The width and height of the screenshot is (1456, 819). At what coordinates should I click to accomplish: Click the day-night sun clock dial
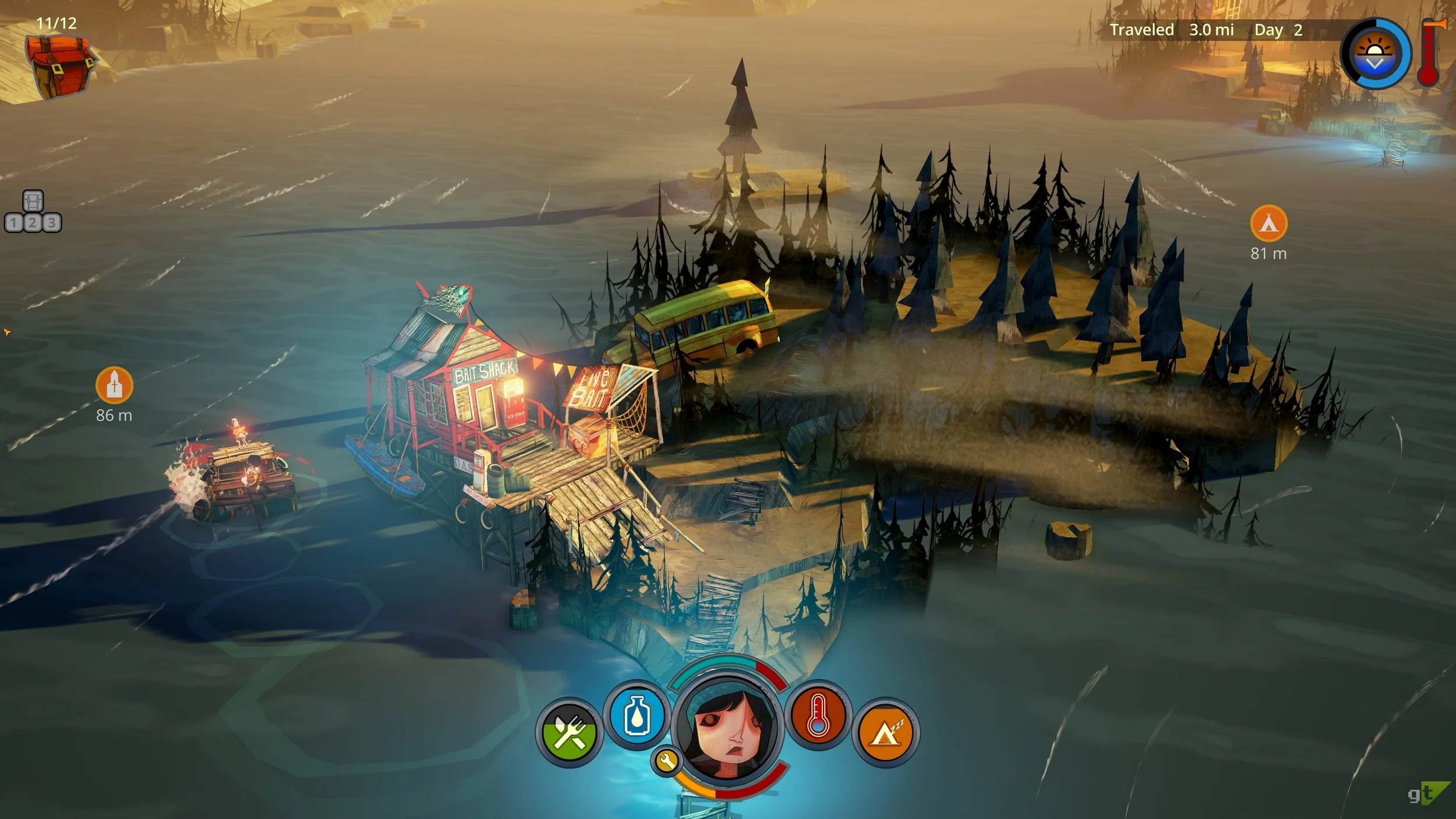click(x=1375, y=54)
